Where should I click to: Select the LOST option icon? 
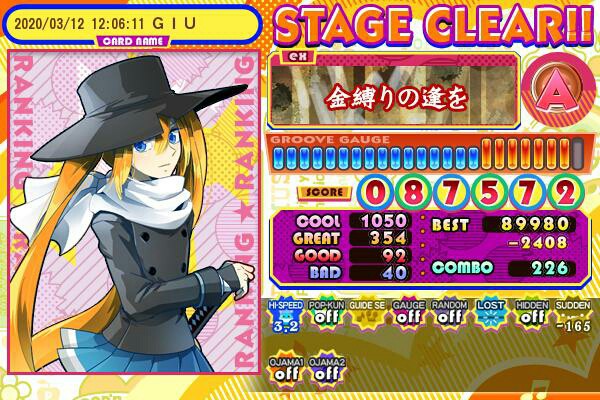tap(489, 319)
